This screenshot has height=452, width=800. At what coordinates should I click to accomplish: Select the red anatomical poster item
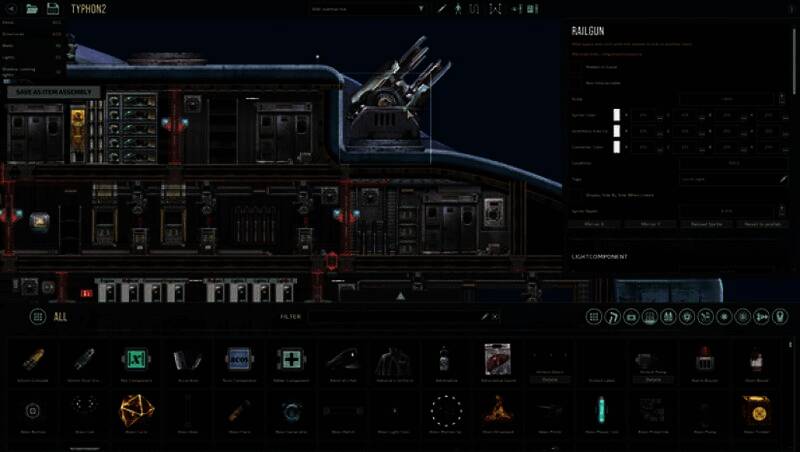(497, 358)
